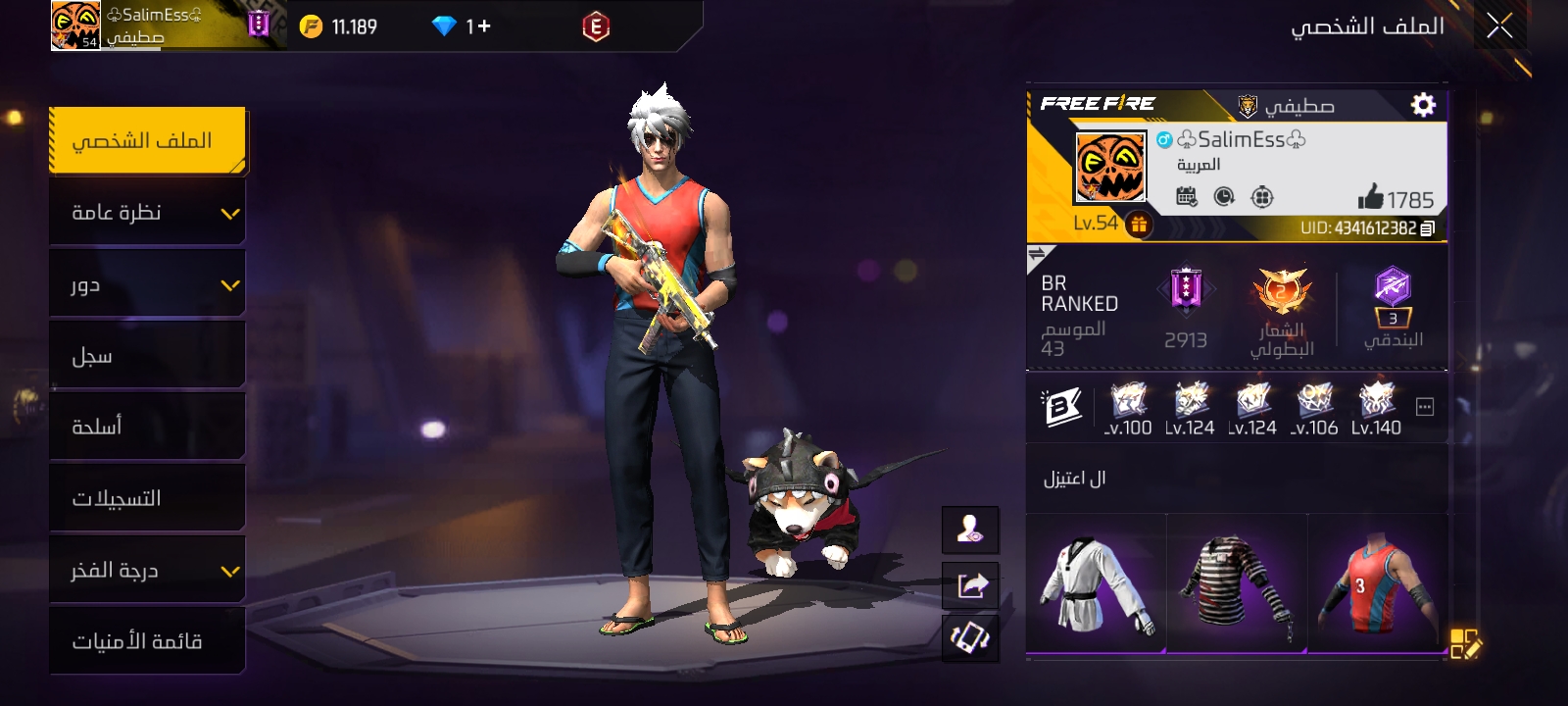The width and height of the screenshot is (1568, 706).
Task: Open more badges with the ellipsis icon
Action: coord(1425,407)
